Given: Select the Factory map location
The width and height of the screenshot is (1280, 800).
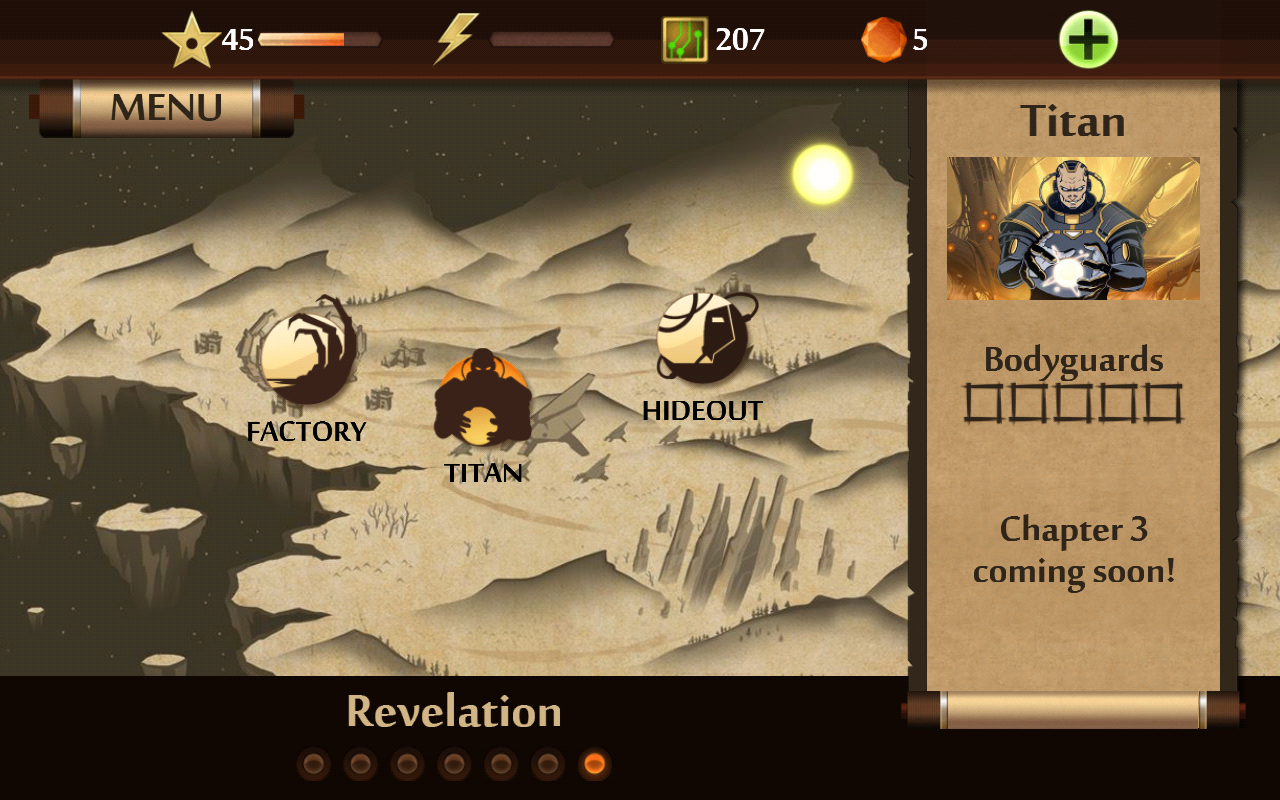Looking at the screenshot, I should pos(306,357).
